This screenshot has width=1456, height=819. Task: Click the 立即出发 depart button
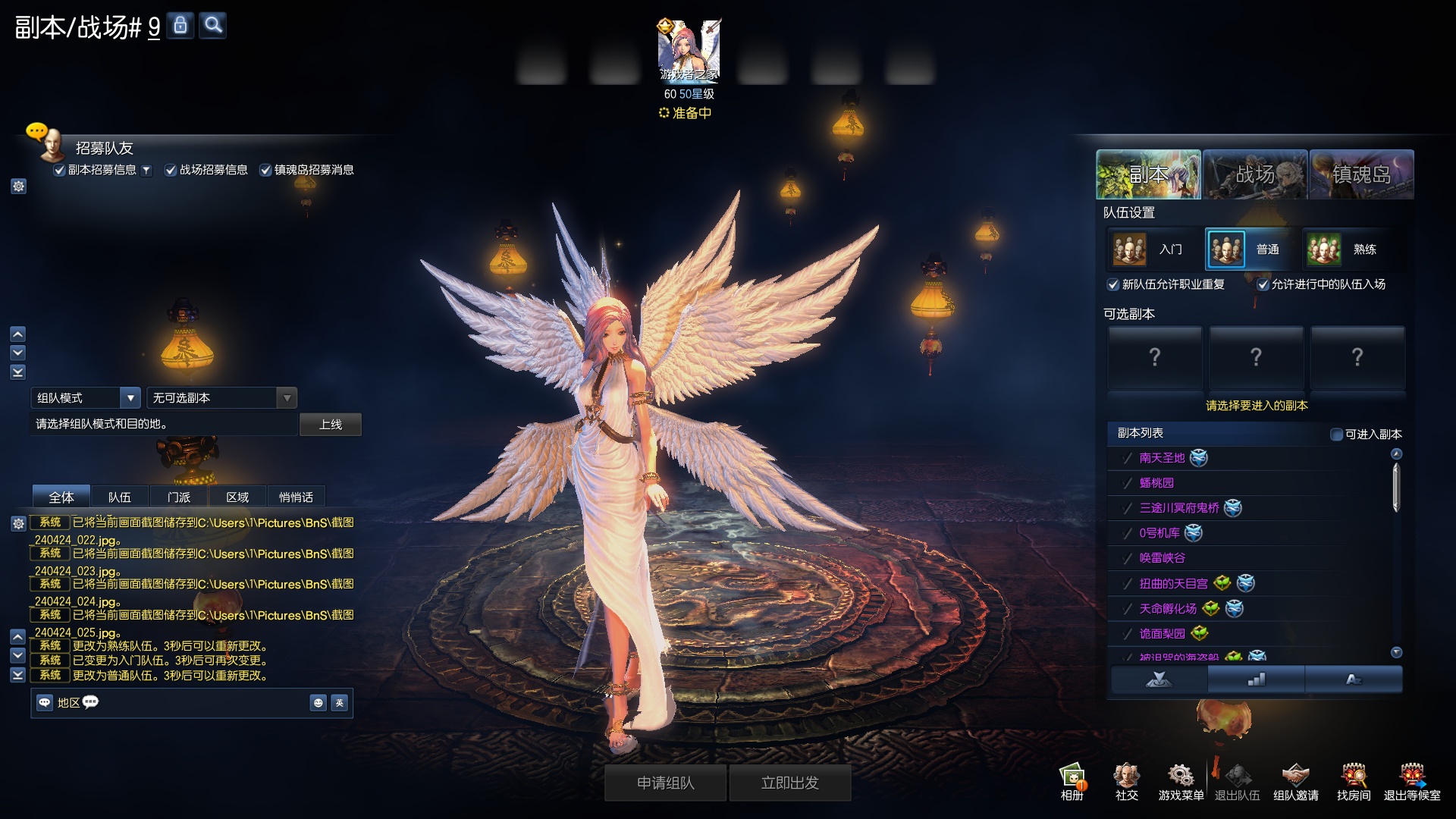coord(789,783)
